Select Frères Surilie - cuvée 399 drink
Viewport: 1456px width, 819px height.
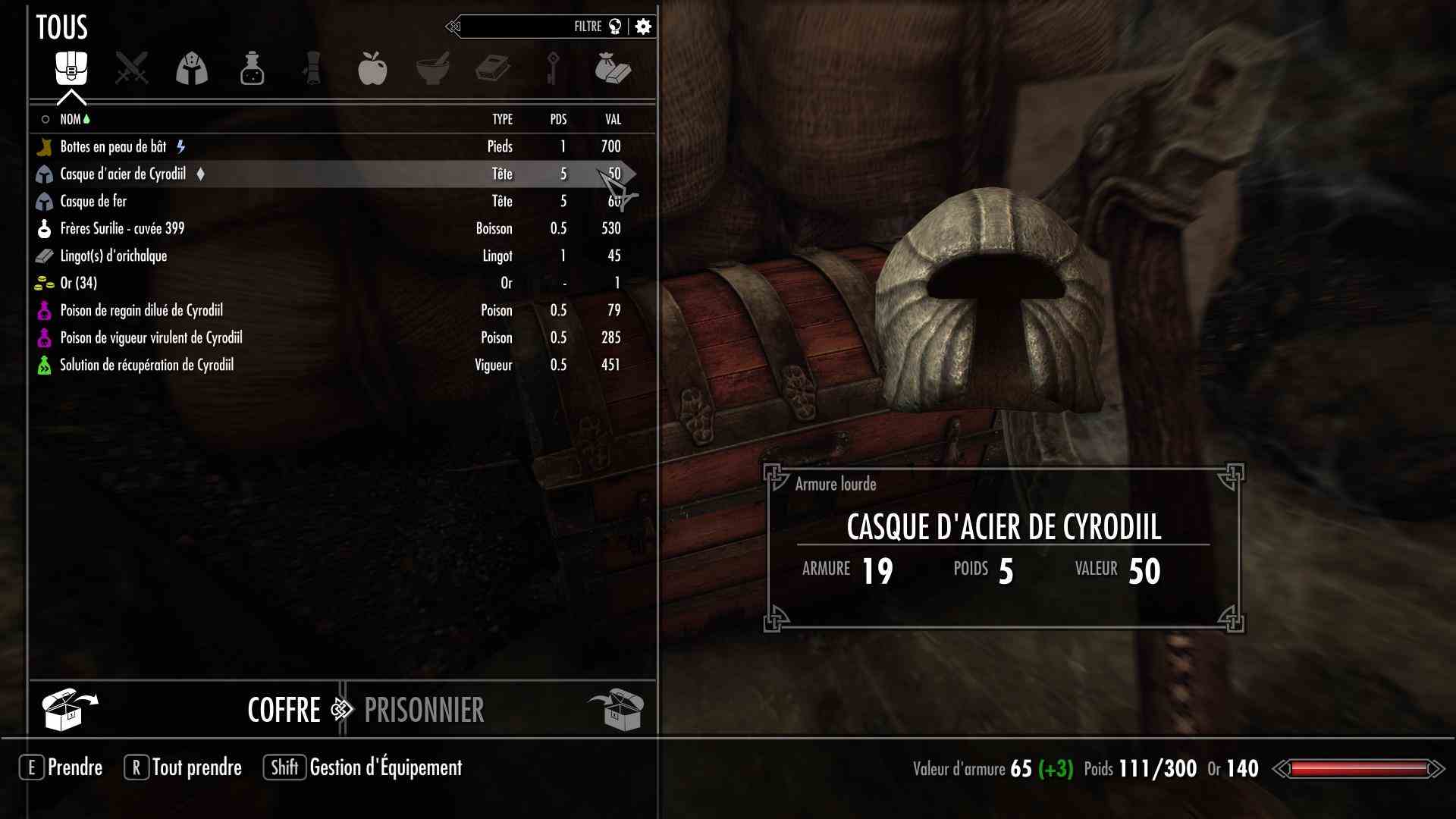122,229
